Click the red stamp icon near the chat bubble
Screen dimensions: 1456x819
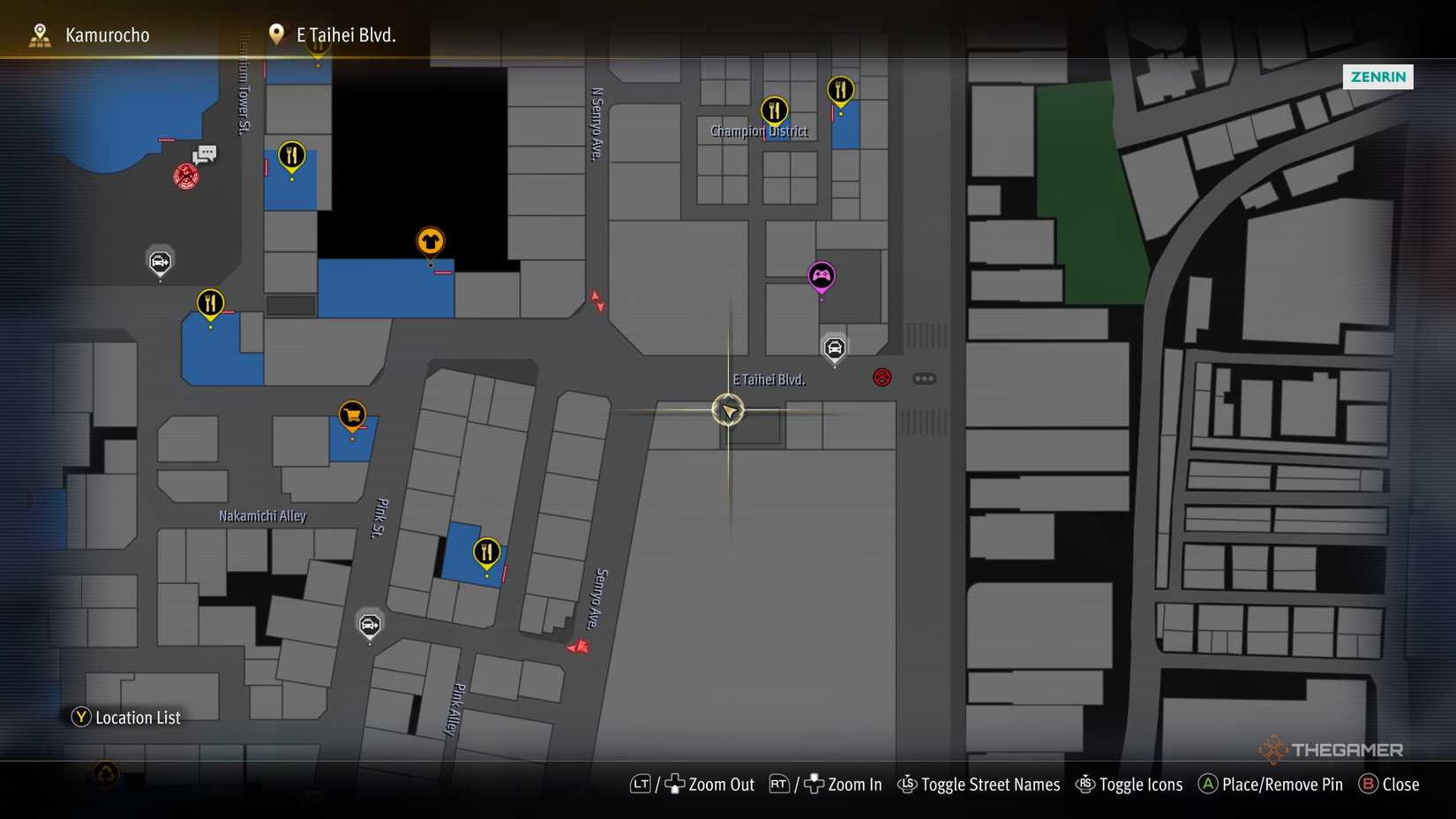186,176
